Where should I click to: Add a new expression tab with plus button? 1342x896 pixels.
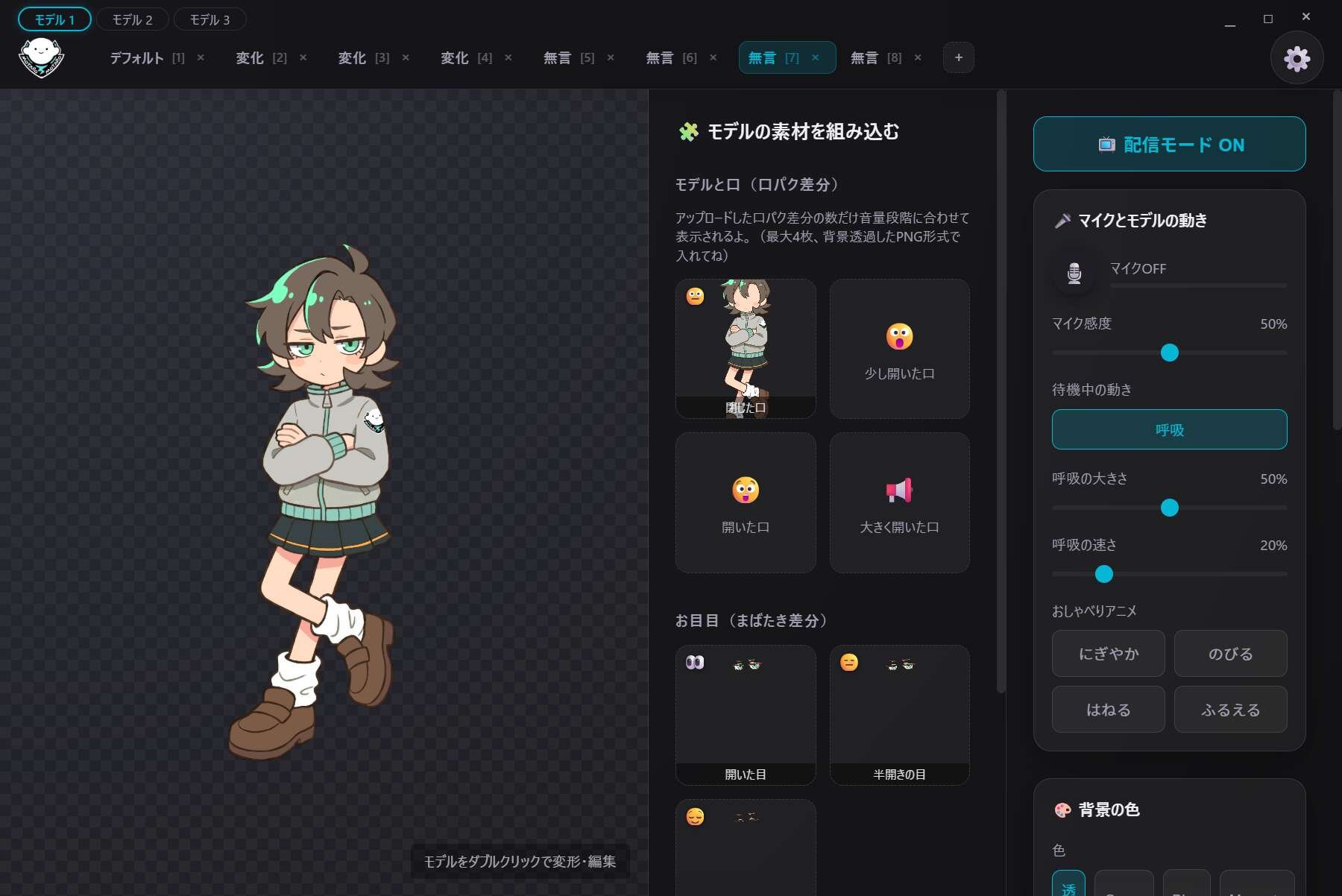tap(958, 58)
